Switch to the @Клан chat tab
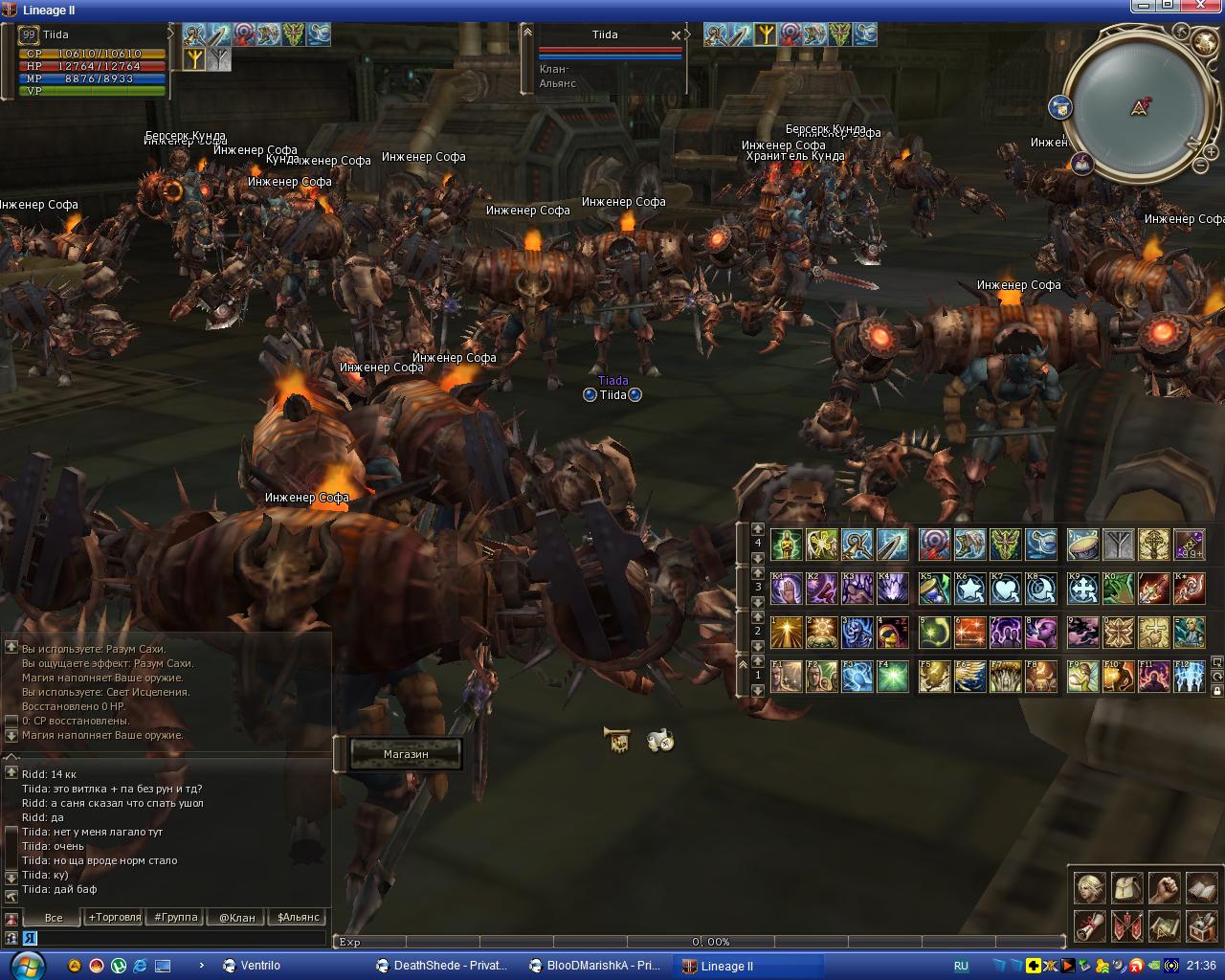The image size is (1225, 980). point(237,917)
